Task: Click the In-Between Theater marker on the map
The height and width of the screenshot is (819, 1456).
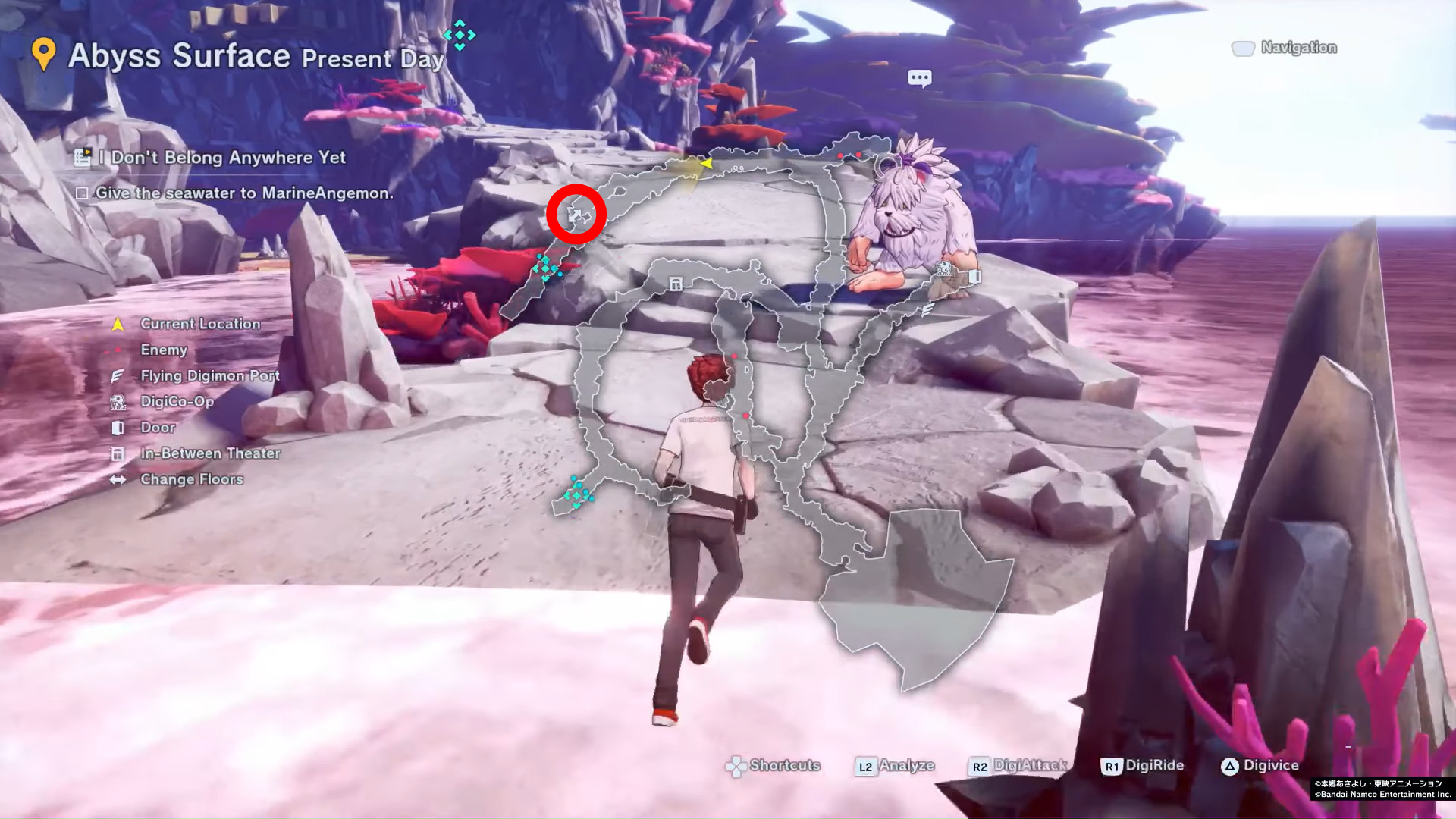Action: coord(676,284)
